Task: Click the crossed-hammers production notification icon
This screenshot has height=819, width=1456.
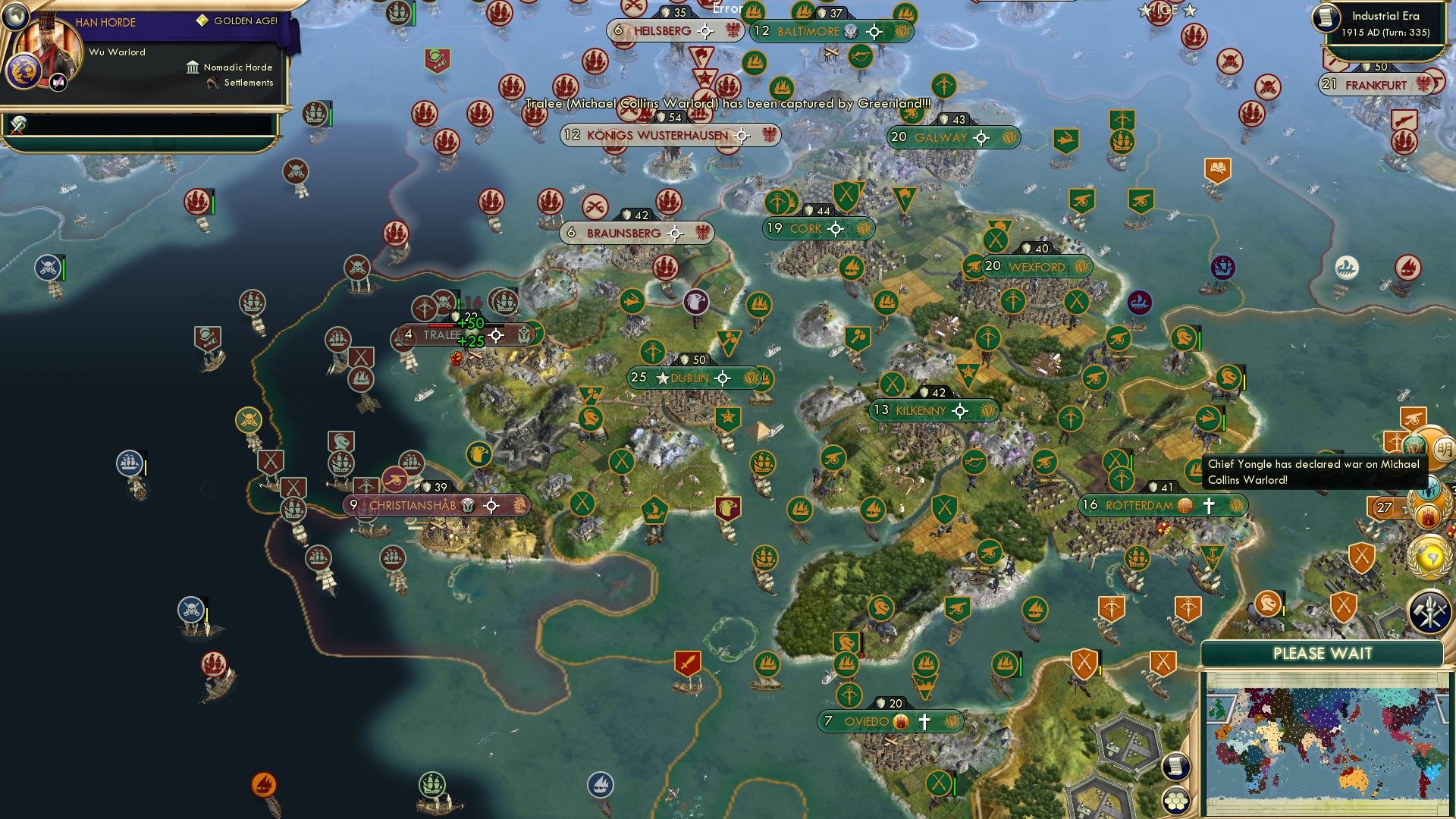Action: 1430,612
